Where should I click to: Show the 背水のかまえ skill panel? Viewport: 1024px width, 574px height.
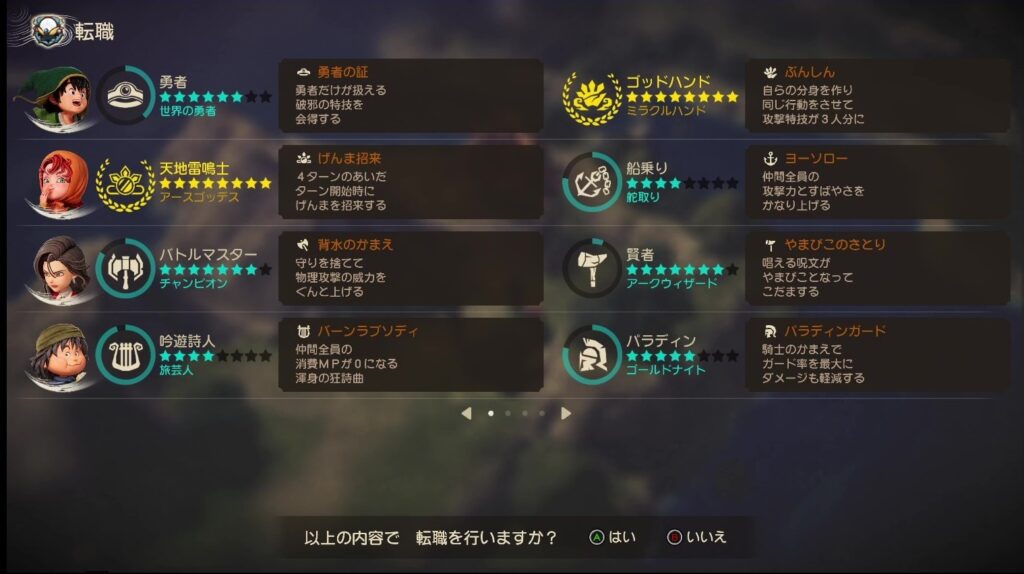point(410,268)
